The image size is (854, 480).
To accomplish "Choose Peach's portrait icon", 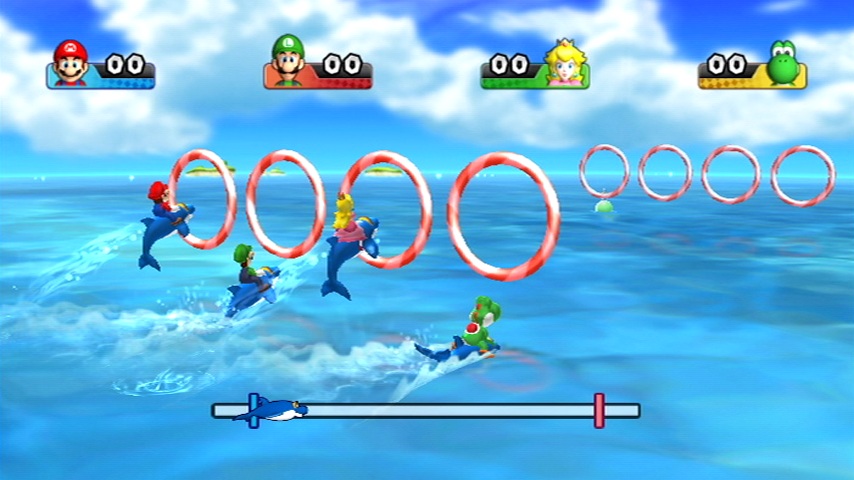I will point(567,63).
